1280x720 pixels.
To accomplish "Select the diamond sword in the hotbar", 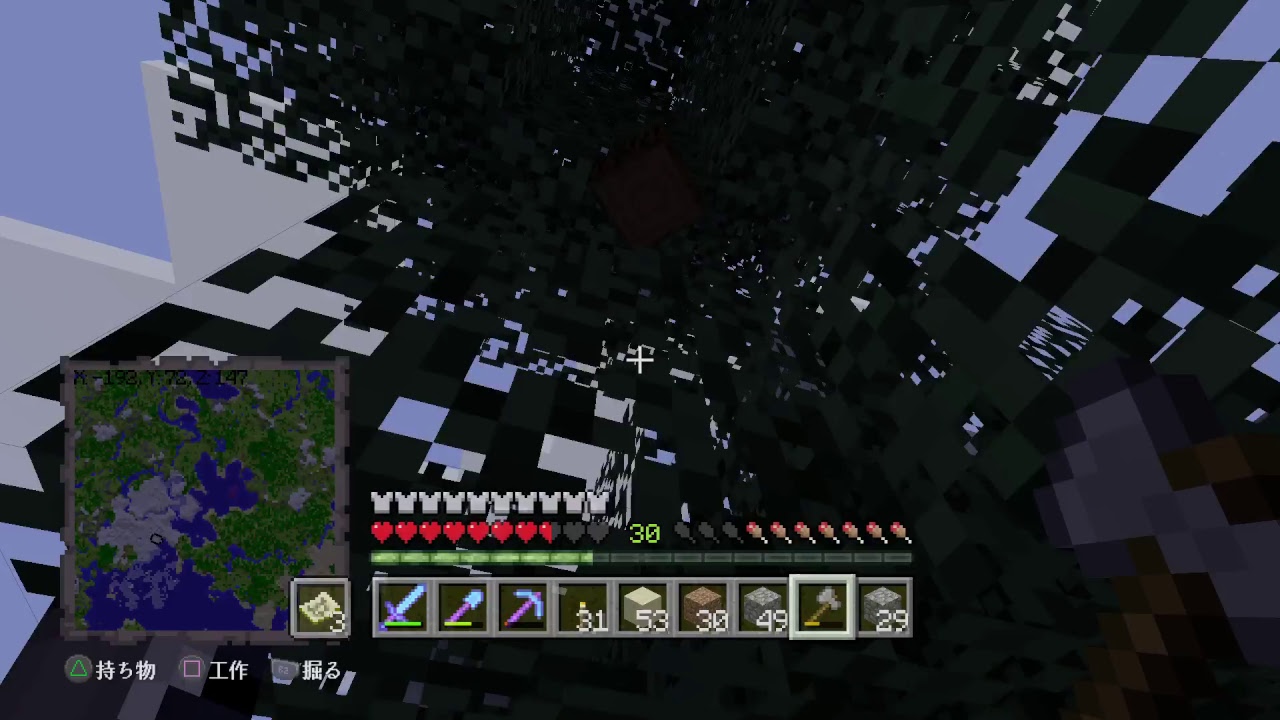I will (406, 606).
